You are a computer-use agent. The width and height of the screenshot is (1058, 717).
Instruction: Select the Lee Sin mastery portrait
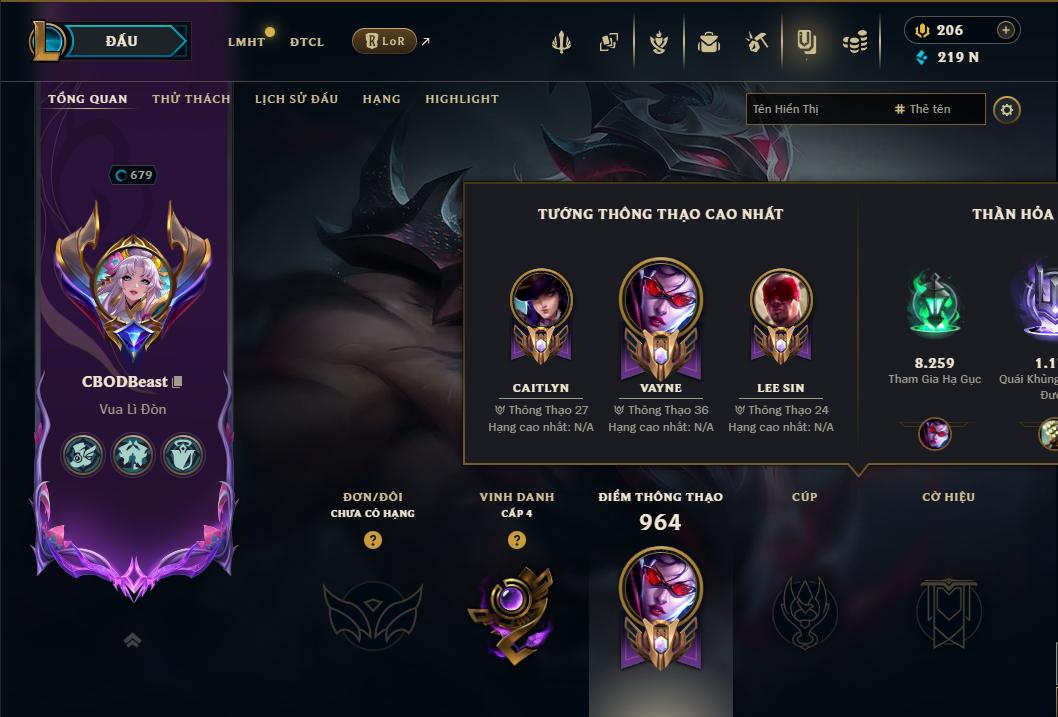click(x=781, y=300)
